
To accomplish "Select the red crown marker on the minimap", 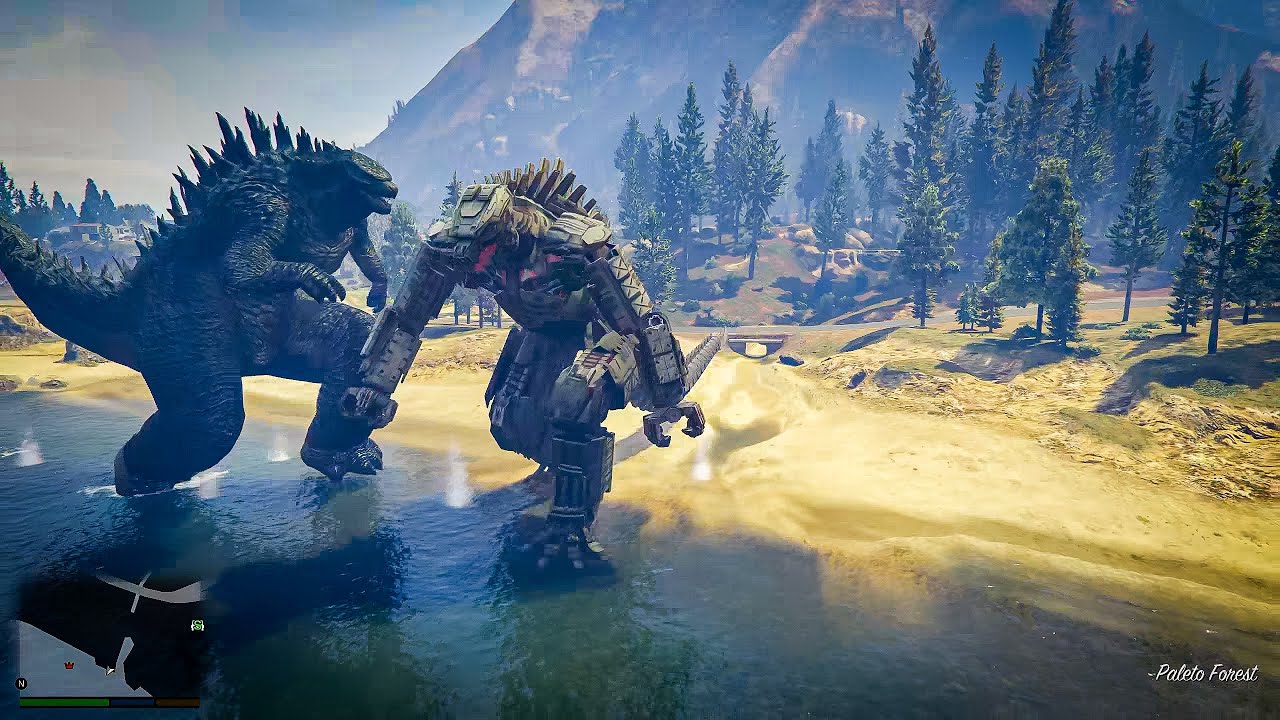I will [69, 664].
